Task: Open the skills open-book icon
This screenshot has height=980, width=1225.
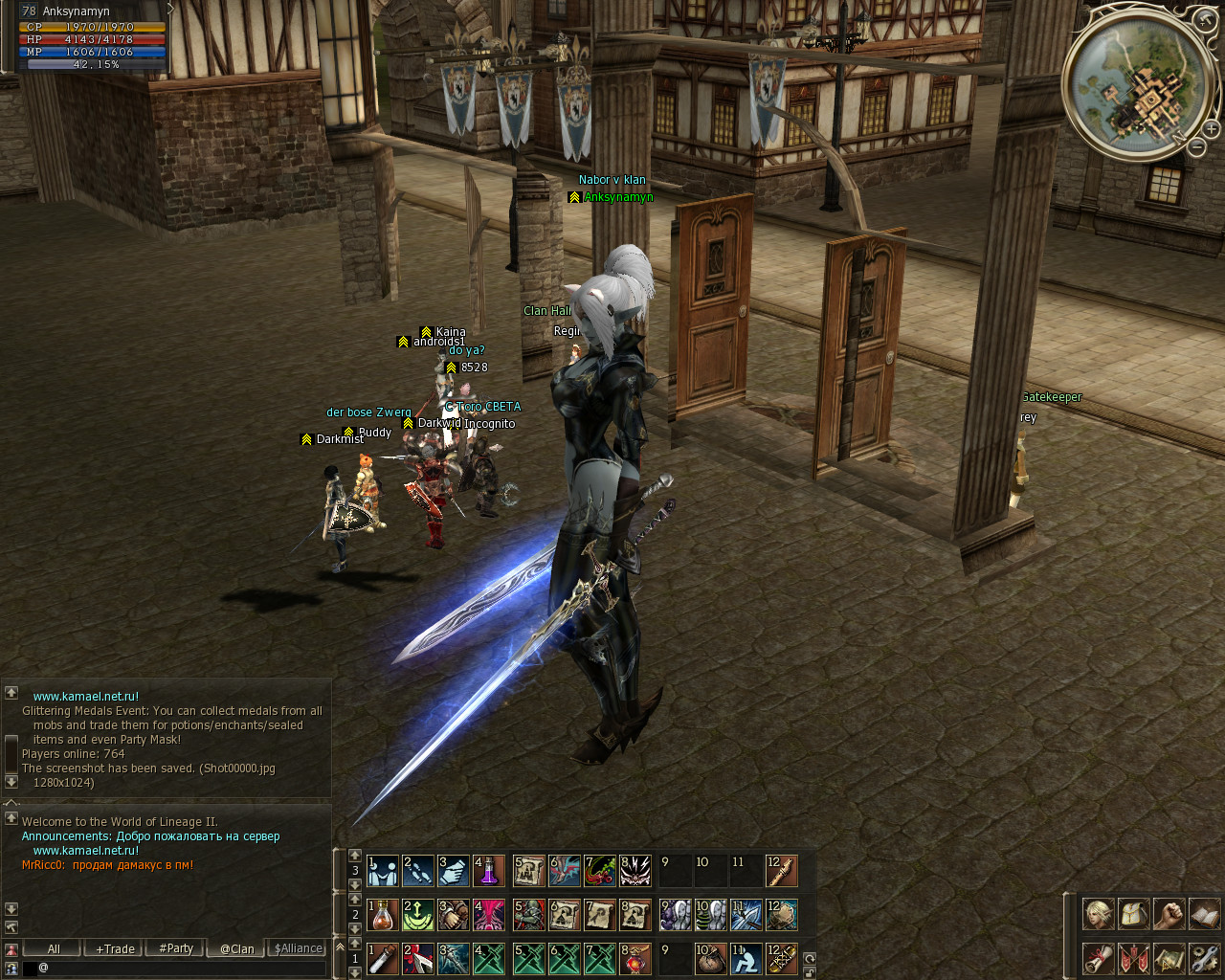Action: [1204, 914]
